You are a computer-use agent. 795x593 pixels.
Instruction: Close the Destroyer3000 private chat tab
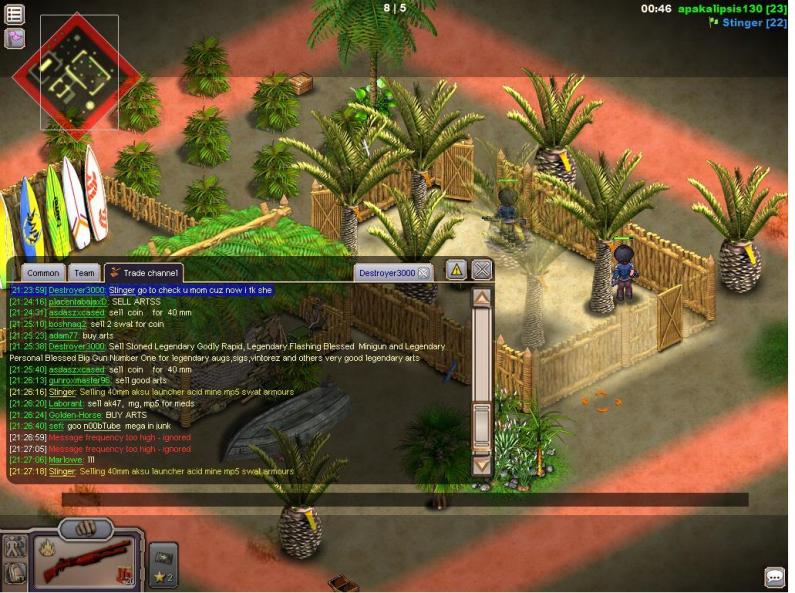(x=424, y=272)
